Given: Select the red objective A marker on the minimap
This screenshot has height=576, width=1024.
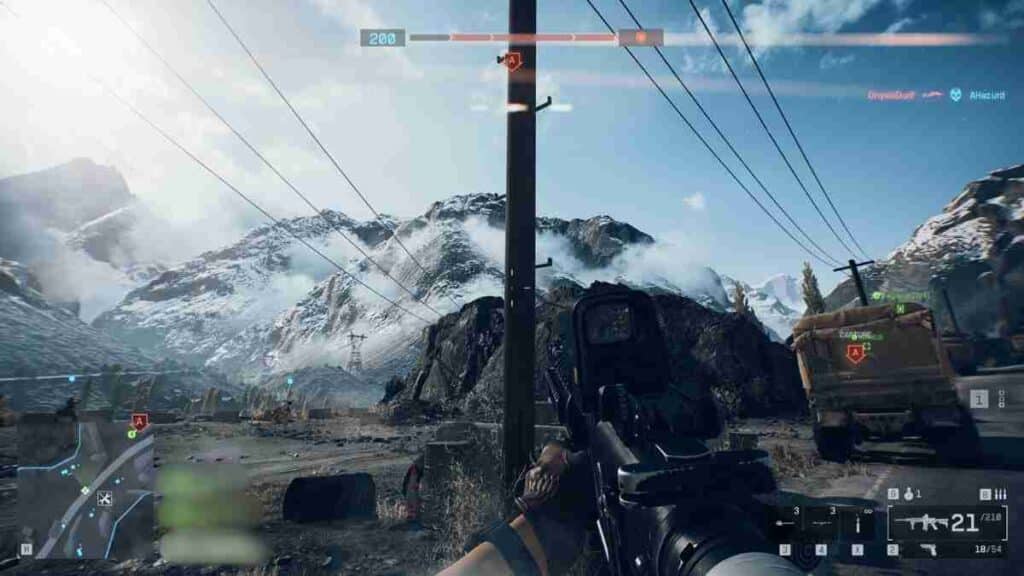Looking at the screenshot, I should [x=139, y=421].
